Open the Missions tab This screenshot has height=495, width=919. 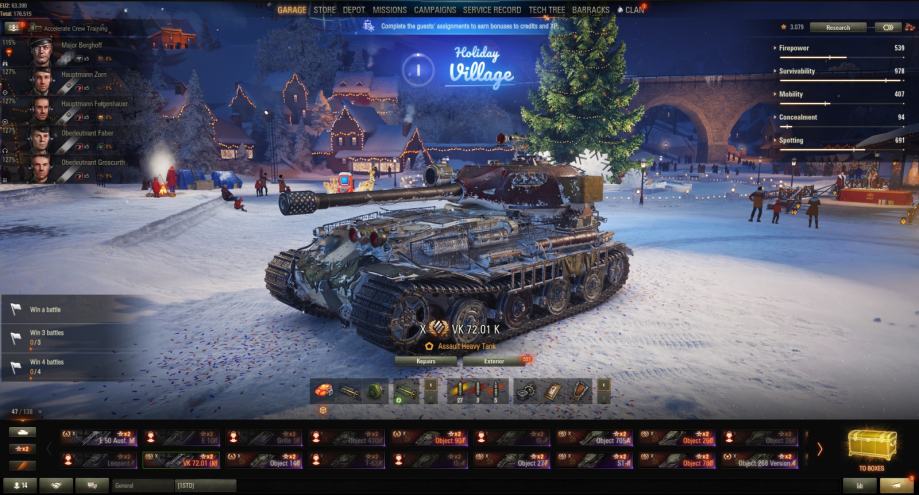coord(389,10)
